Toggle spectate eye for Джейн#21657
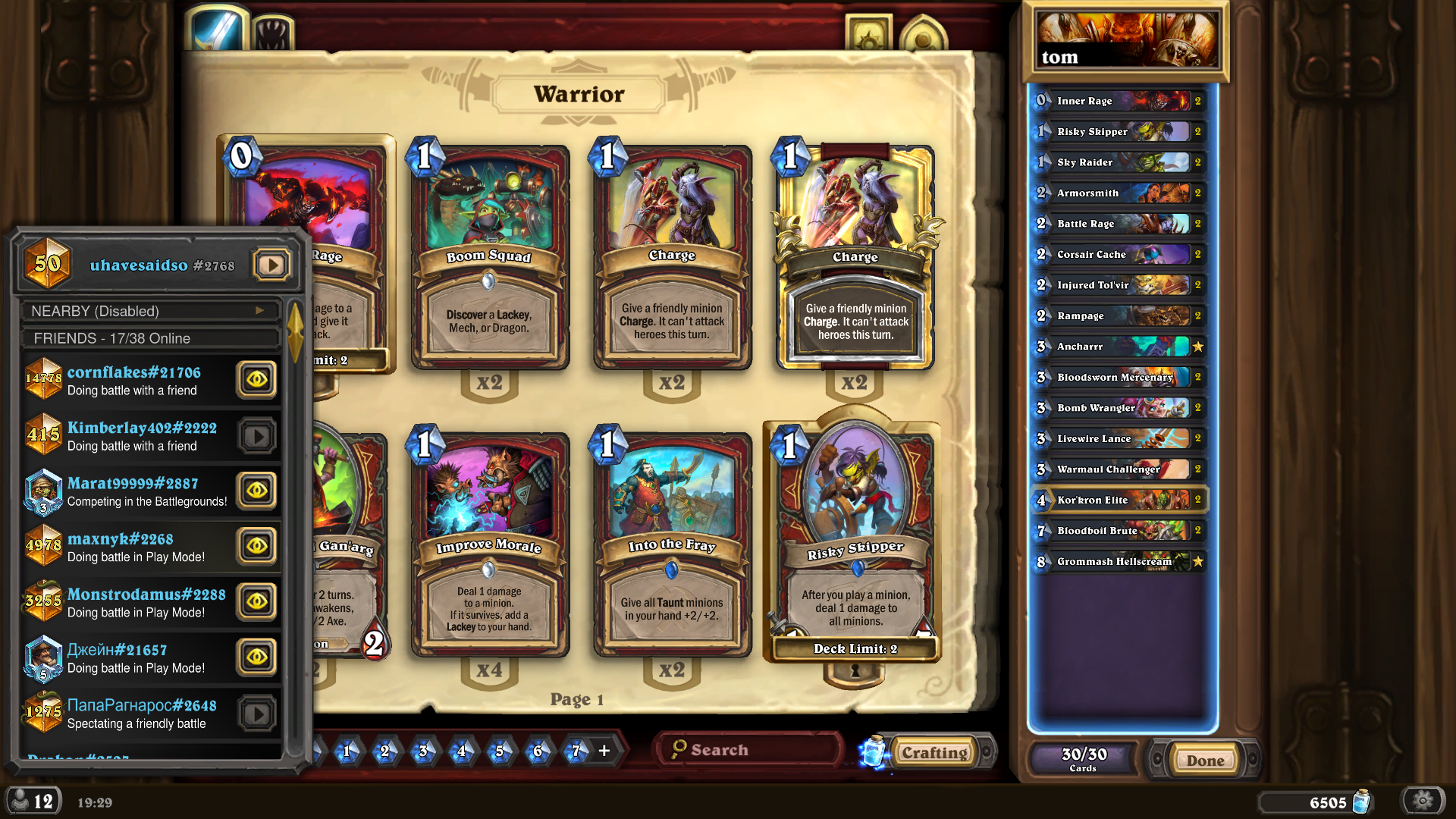The image size is (1456, 819). [x=256, y=657]
